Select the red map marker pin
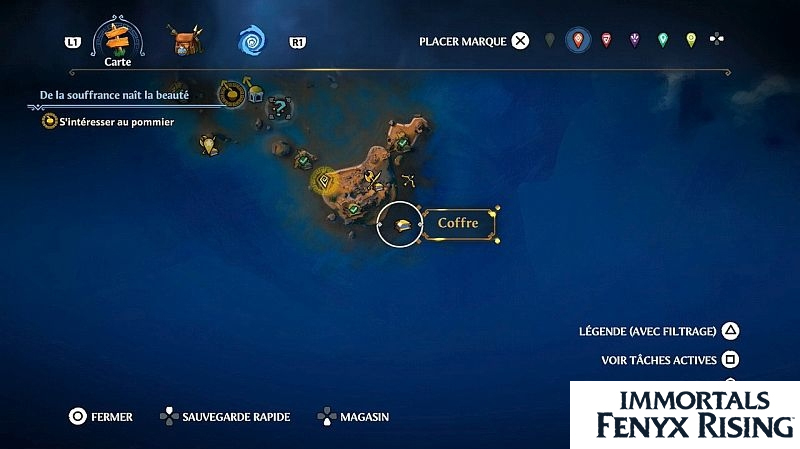 [577, 41]
